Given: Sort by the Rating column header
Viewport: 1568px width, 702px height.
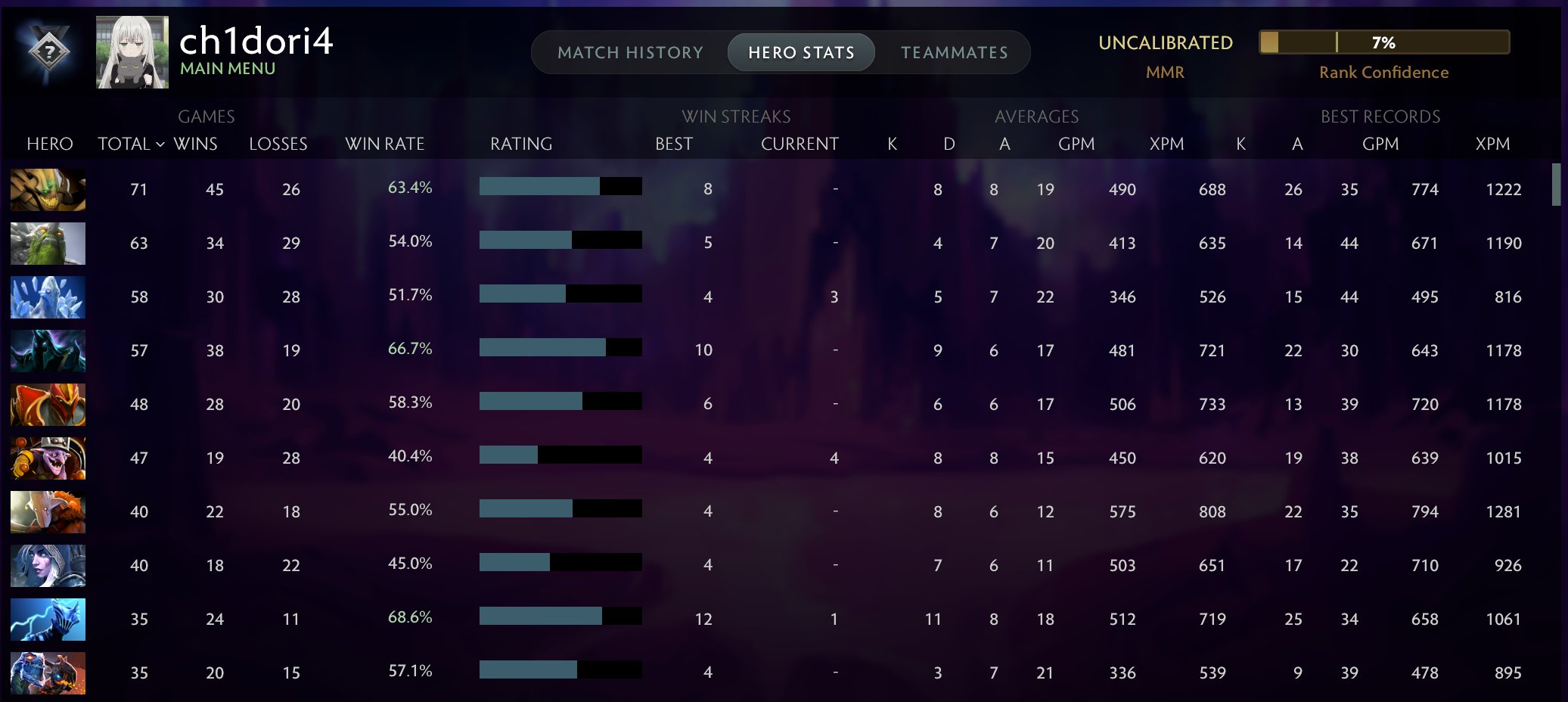Looking at the screenshot, I should 521,144.
